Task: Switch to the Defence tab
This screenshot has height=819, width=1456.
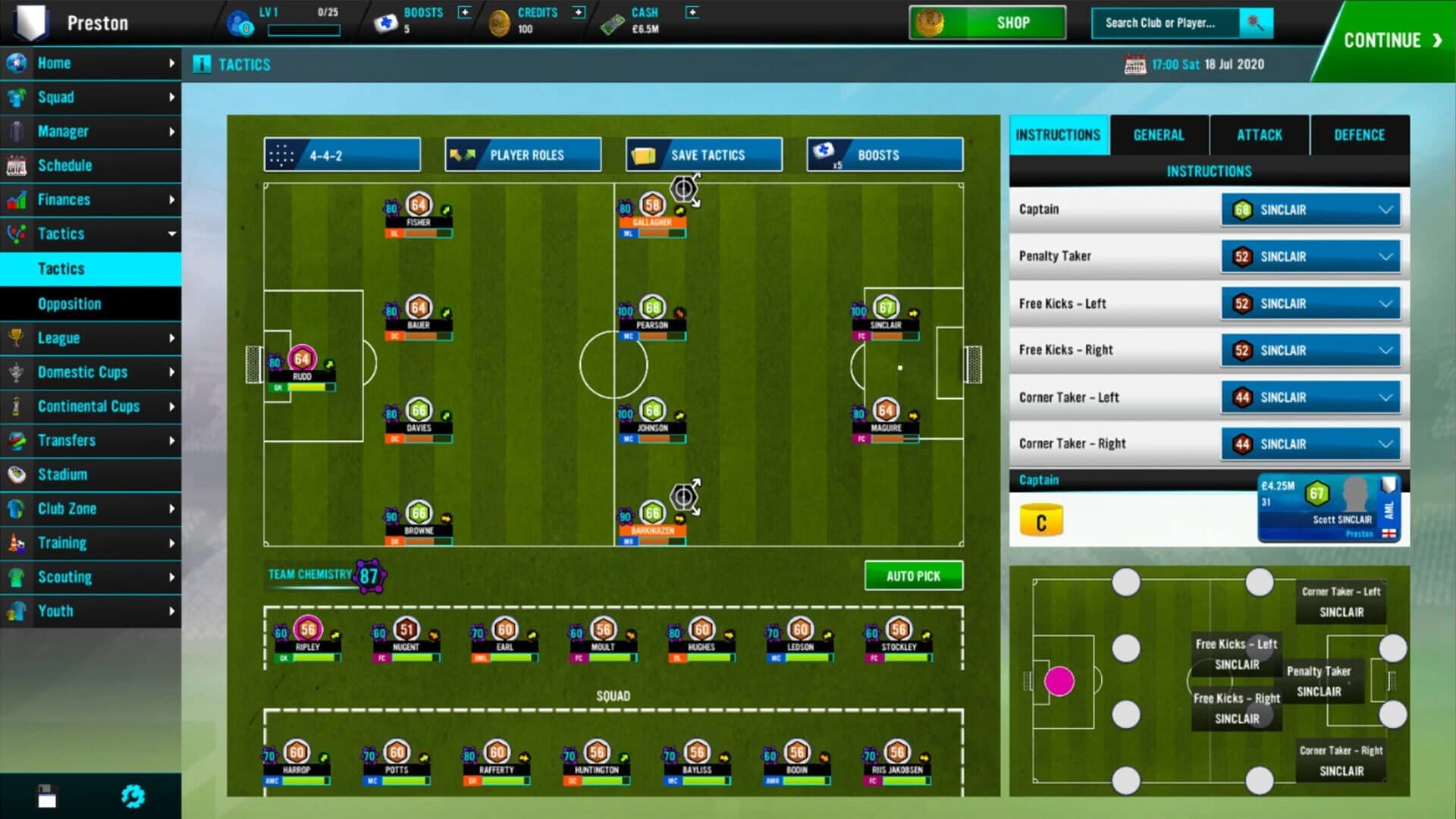Action: point(1360,134)
